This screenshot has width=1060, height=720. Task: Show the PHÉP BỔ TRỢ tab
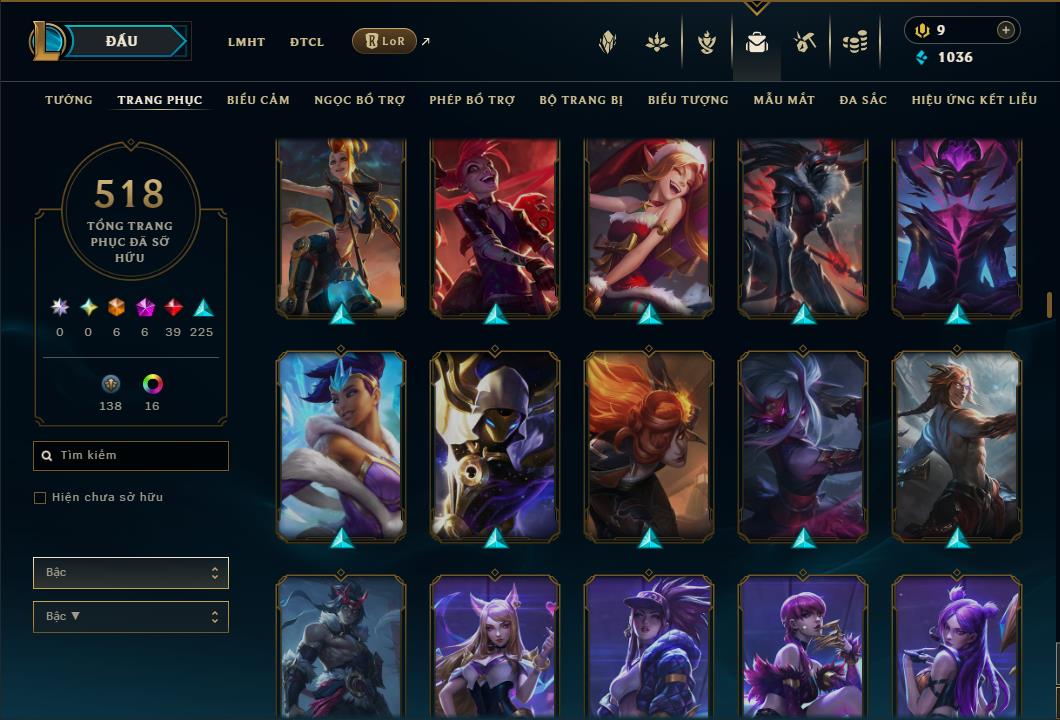472,100
